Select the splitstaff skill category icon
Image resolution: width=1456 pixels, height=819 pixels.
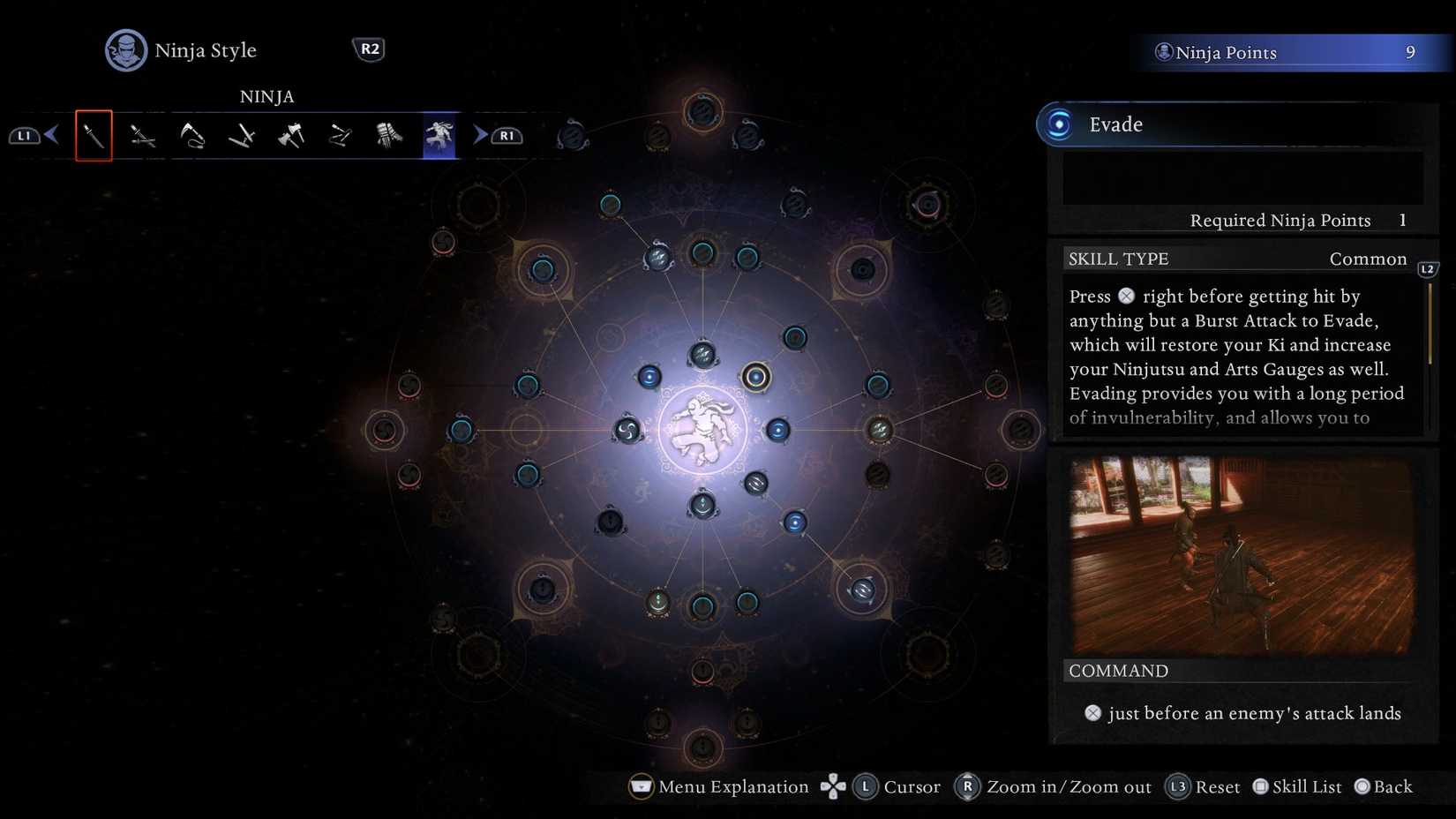click(242, 137)
